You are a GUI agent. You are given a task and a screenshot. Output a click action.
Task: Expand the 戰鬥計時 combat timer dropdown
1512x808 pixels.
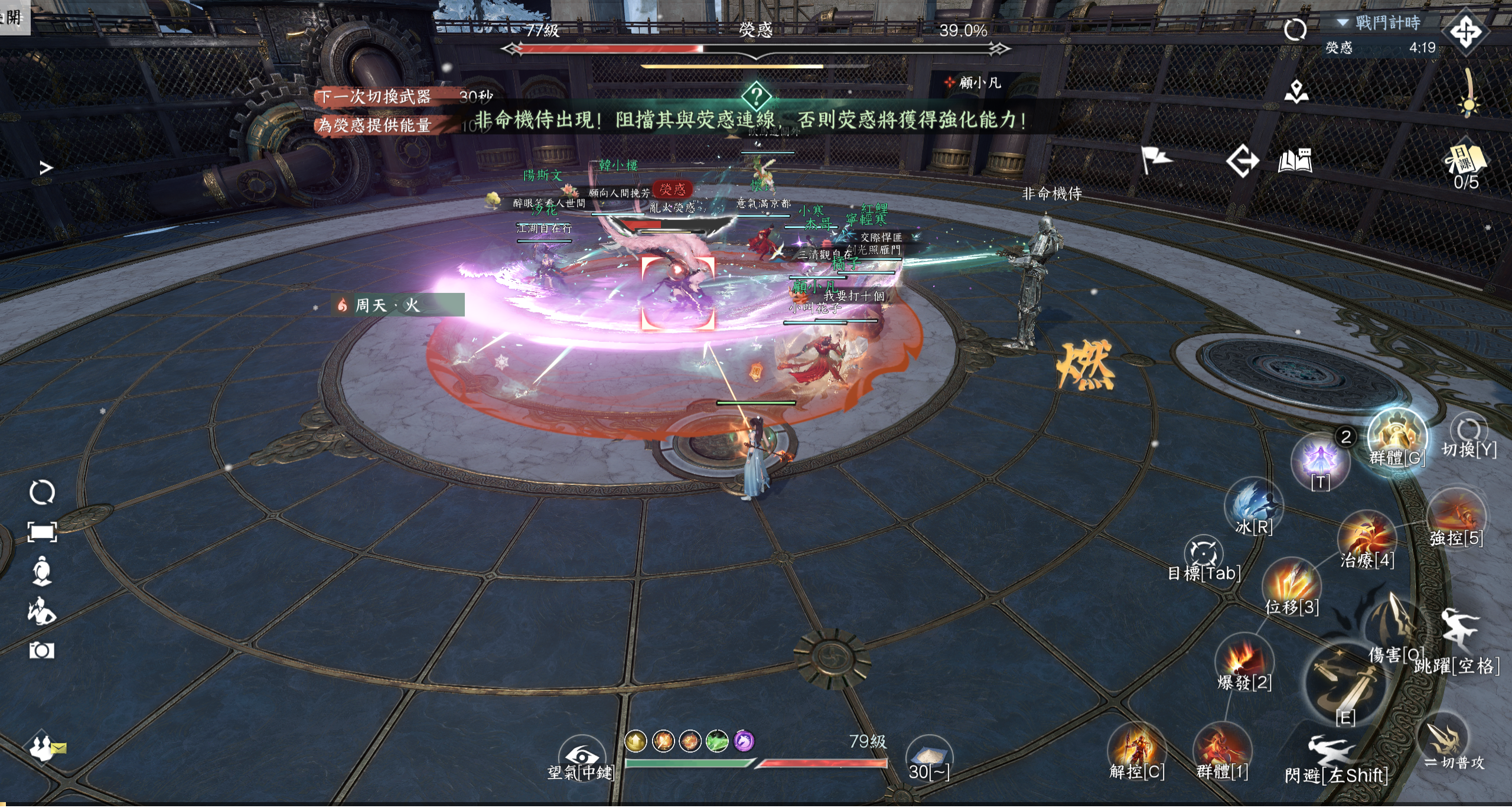(x=1344, y=22)
